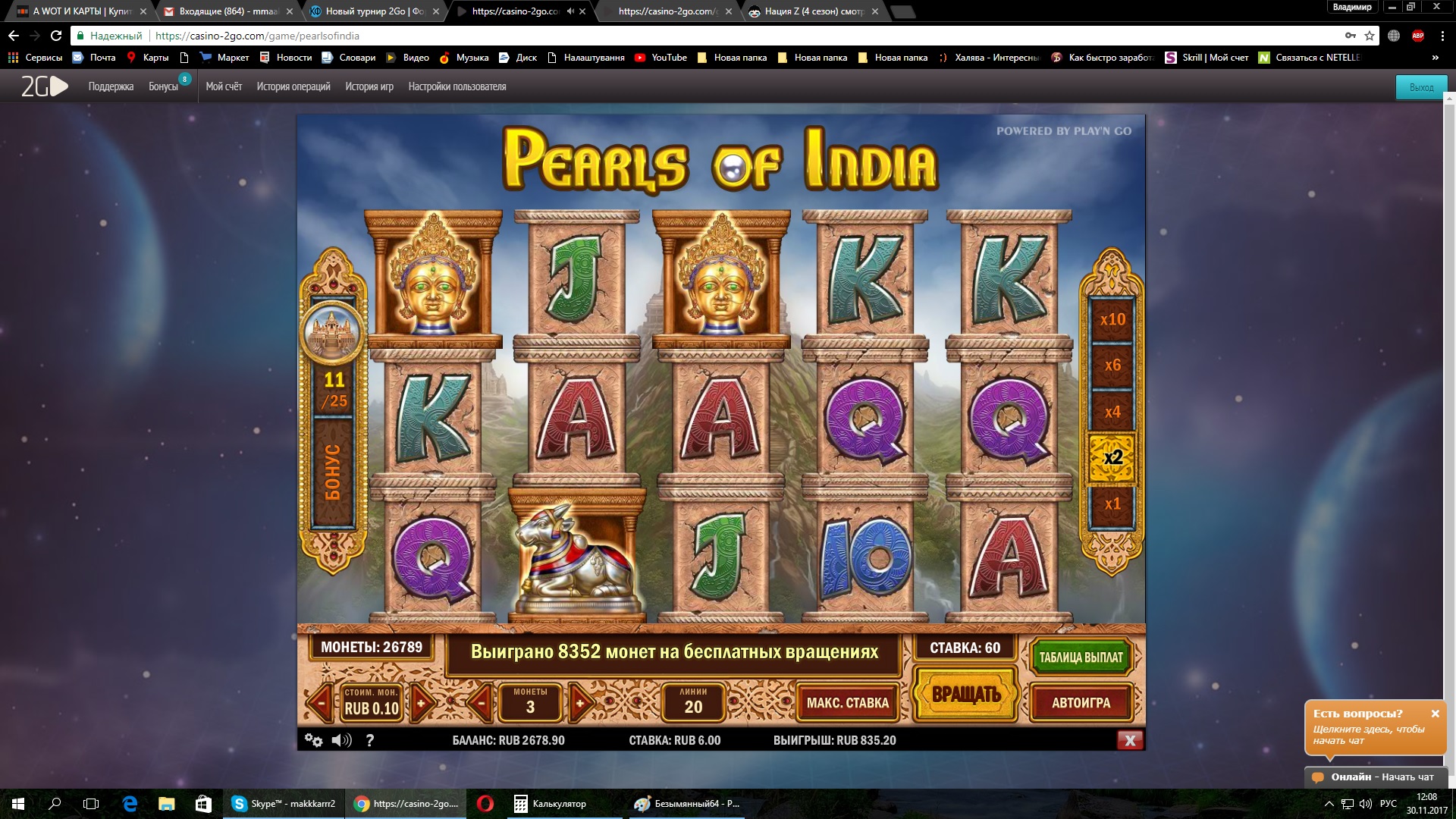Open game settings gear icon
This screenshot has height=819, width=1456.
pos(312,740)
